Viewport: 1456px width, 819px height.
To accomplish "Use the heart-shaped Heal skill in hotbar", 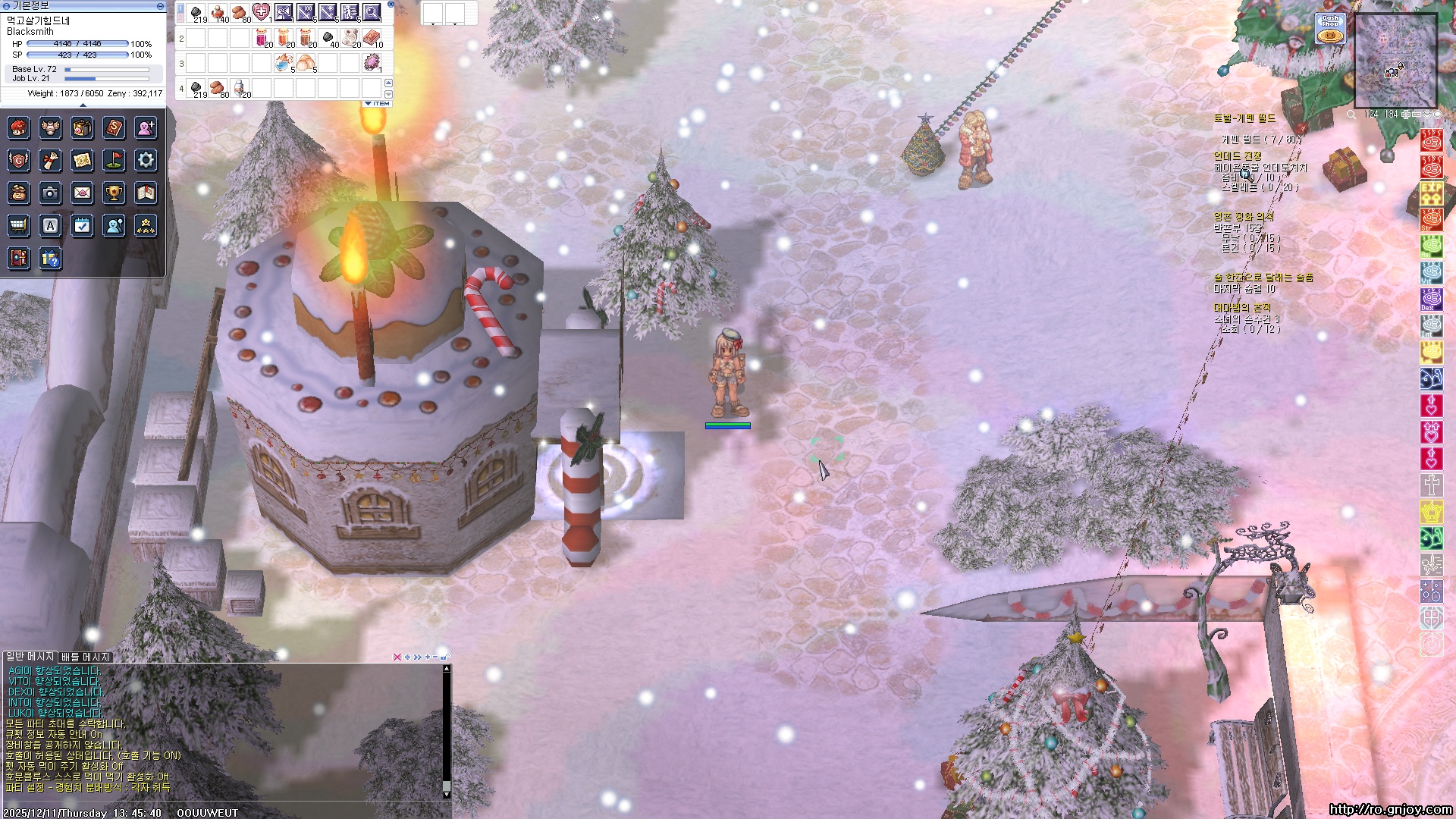I will (261, 12).
